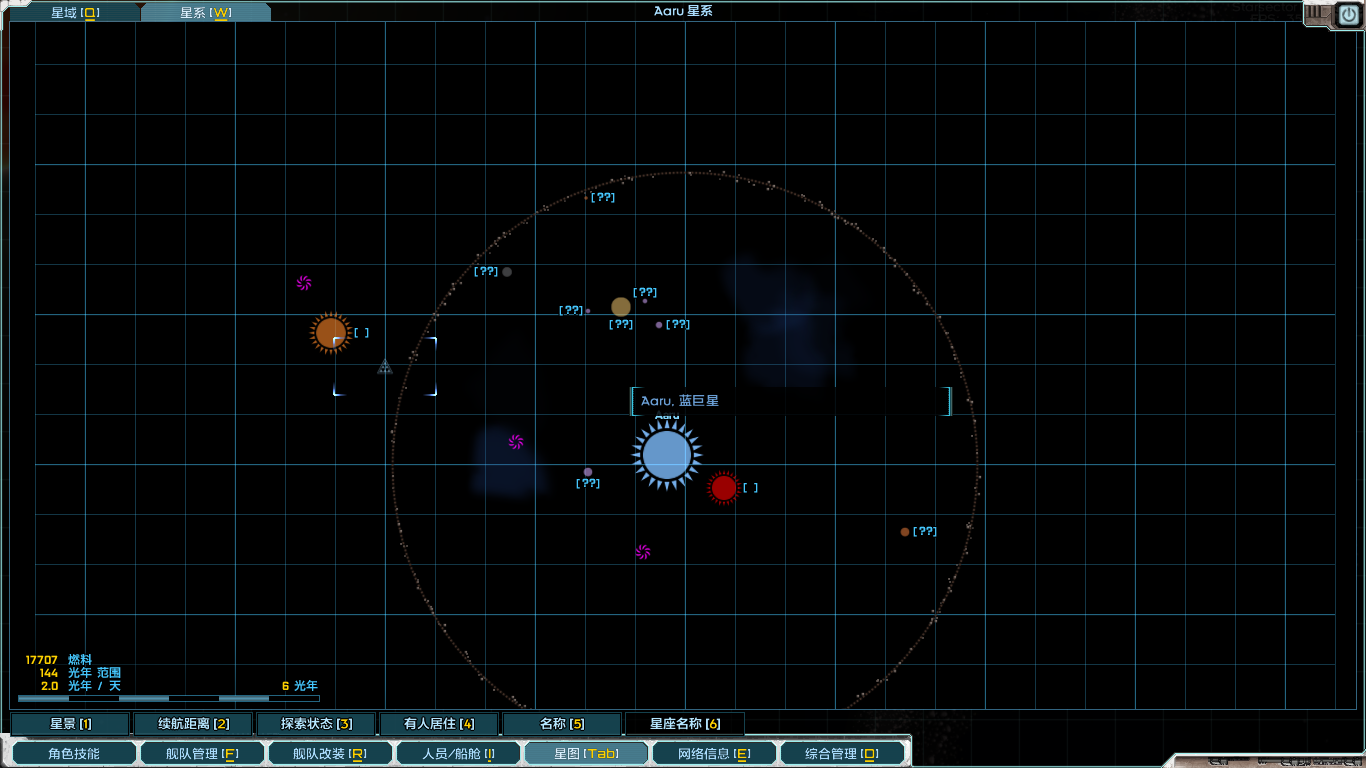Click the unexplored brown planet at lower right
This screenshot has width=1366, height=768.
click(x=905, y=531)
